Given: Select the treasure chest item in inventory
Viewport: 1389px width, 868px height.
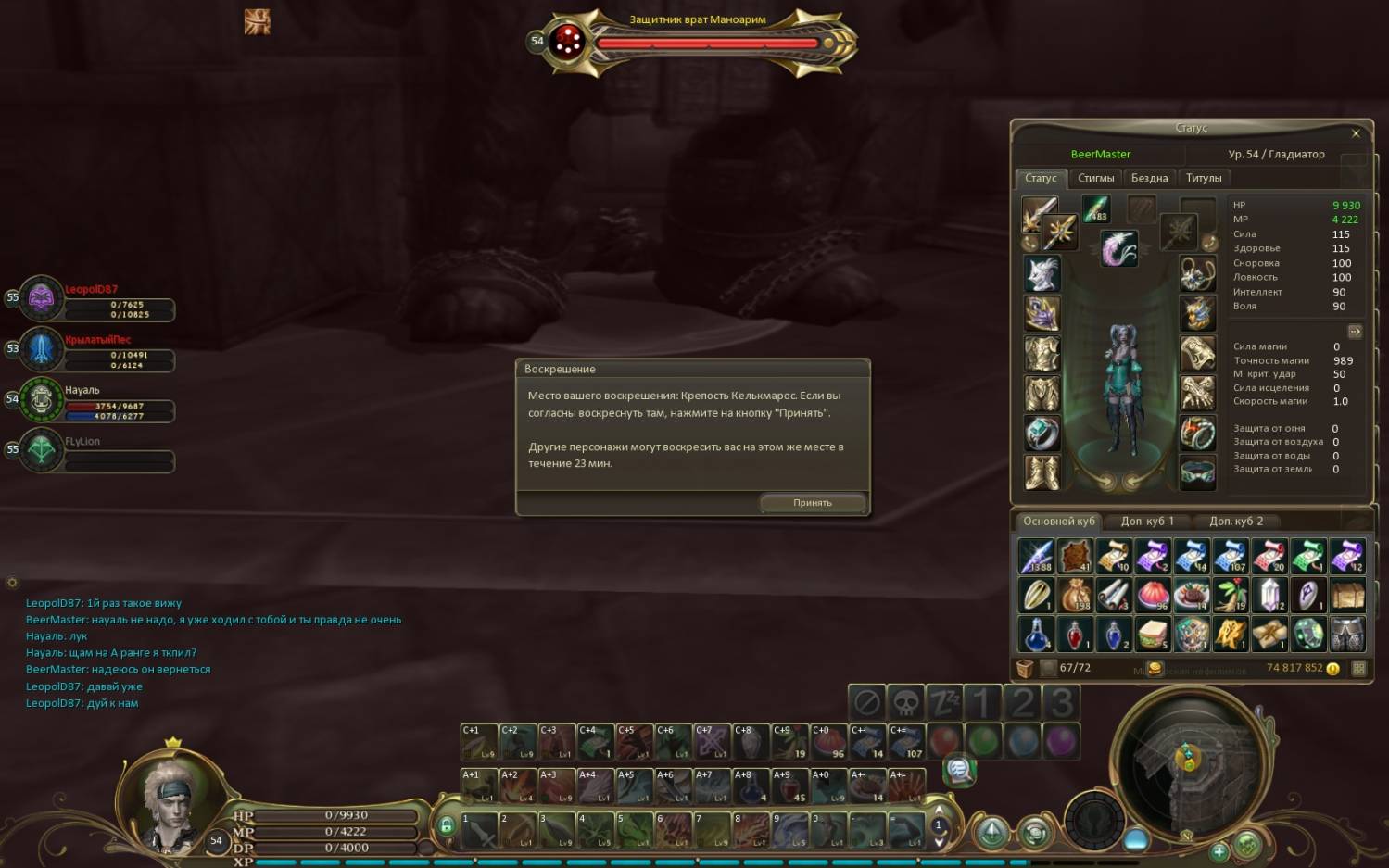Looking at the screenshot, I should [x=1347, y=595].
